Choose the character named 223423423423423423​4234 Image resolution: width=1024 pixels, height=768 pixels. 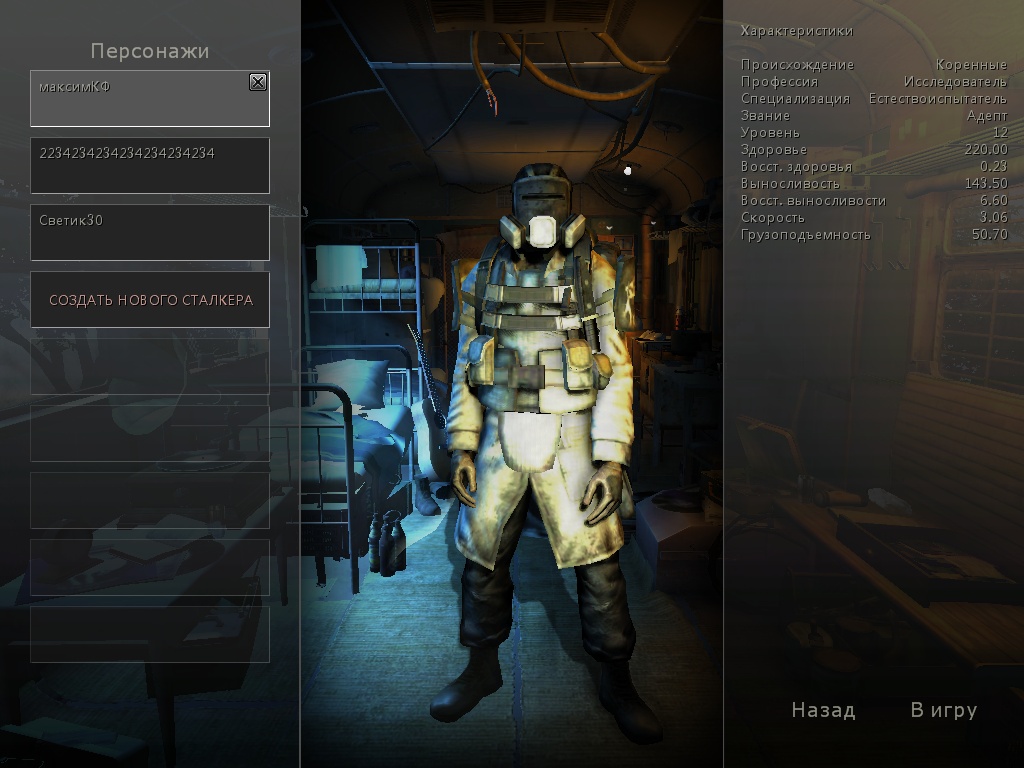click(150, 165)
